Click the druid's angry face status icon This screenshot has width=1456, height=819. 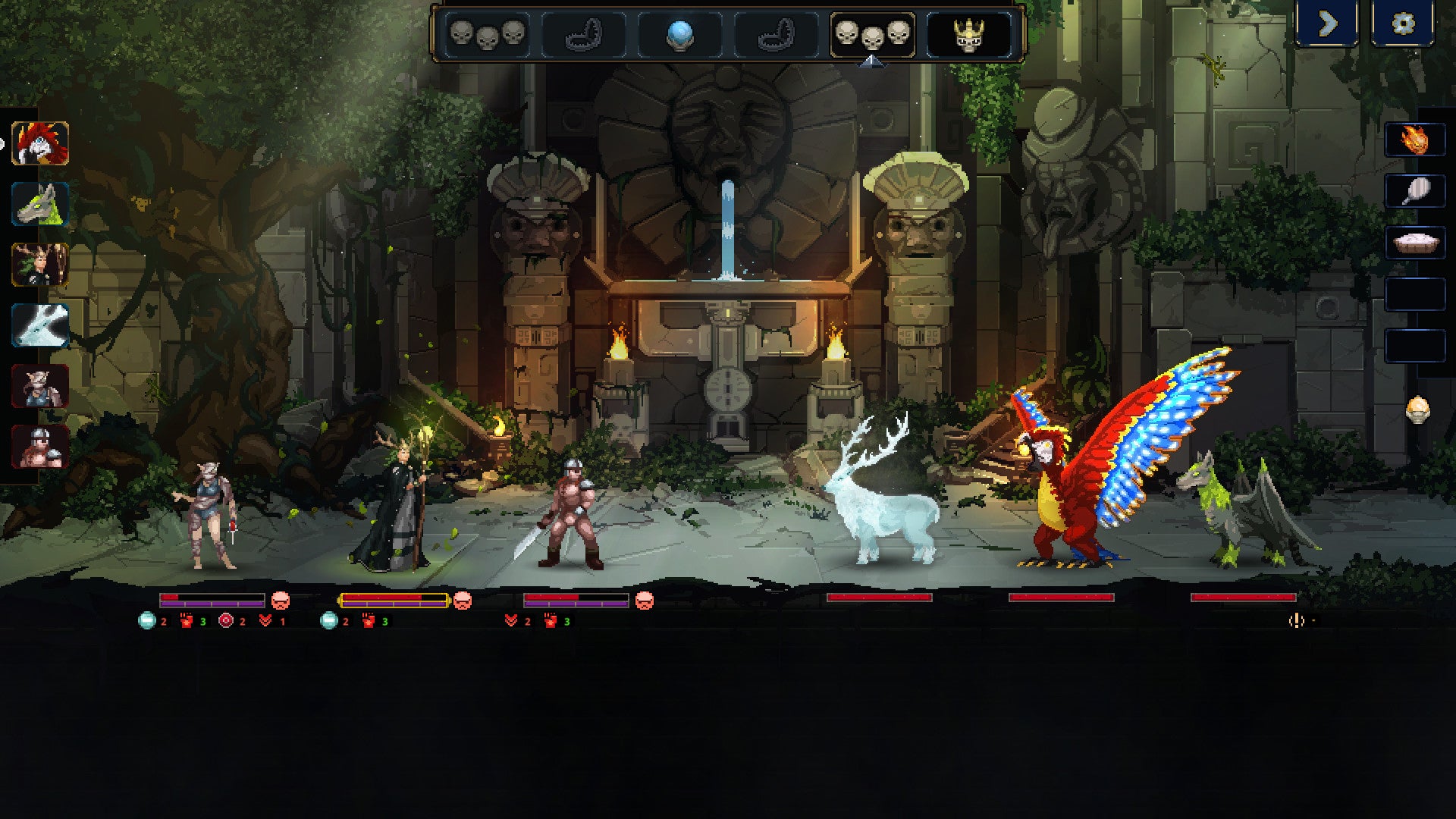pos(462,601)
